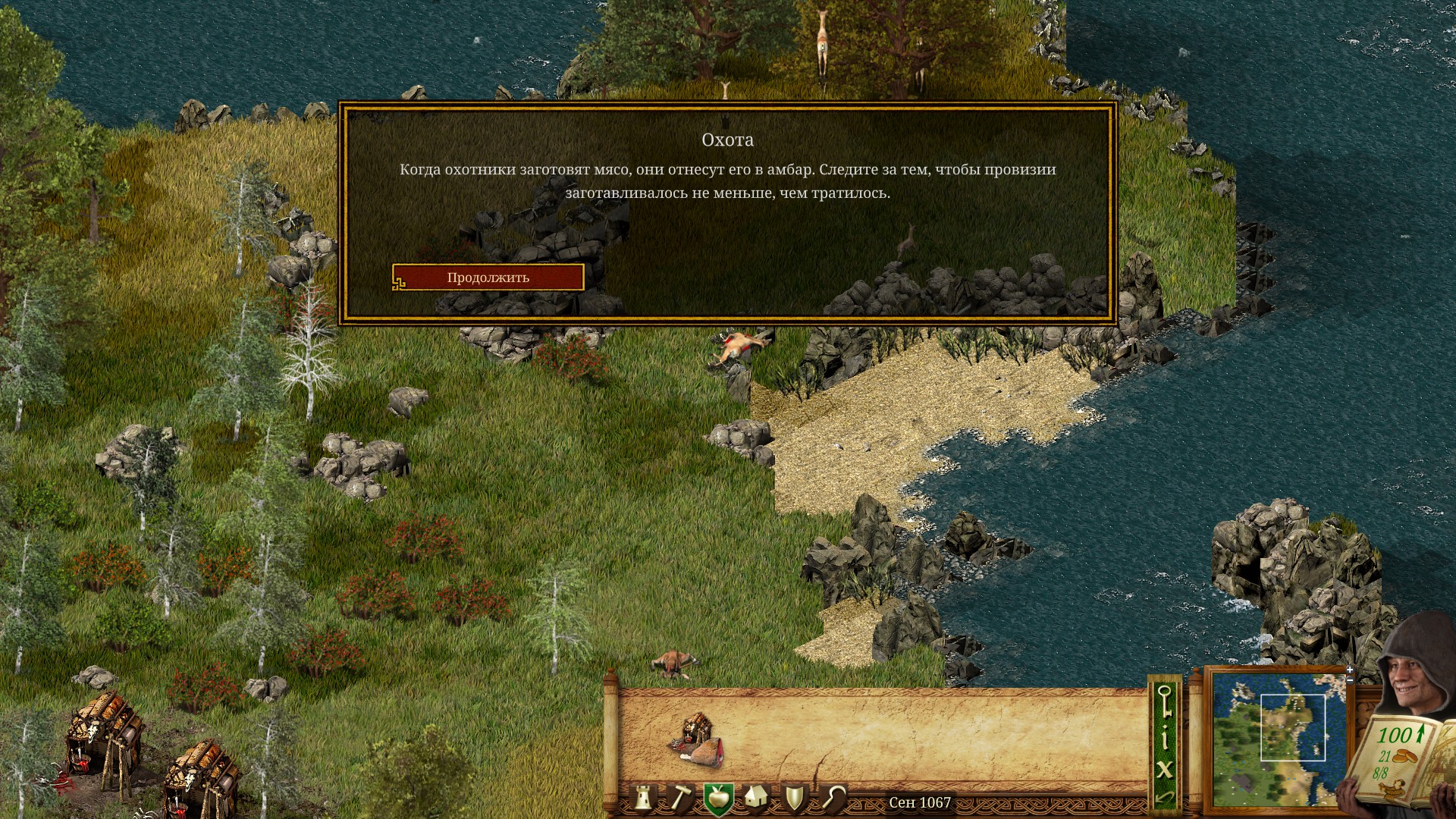Click the undo arrow icon
This screenshot has width=1456, height=819.
[1164, 797]
